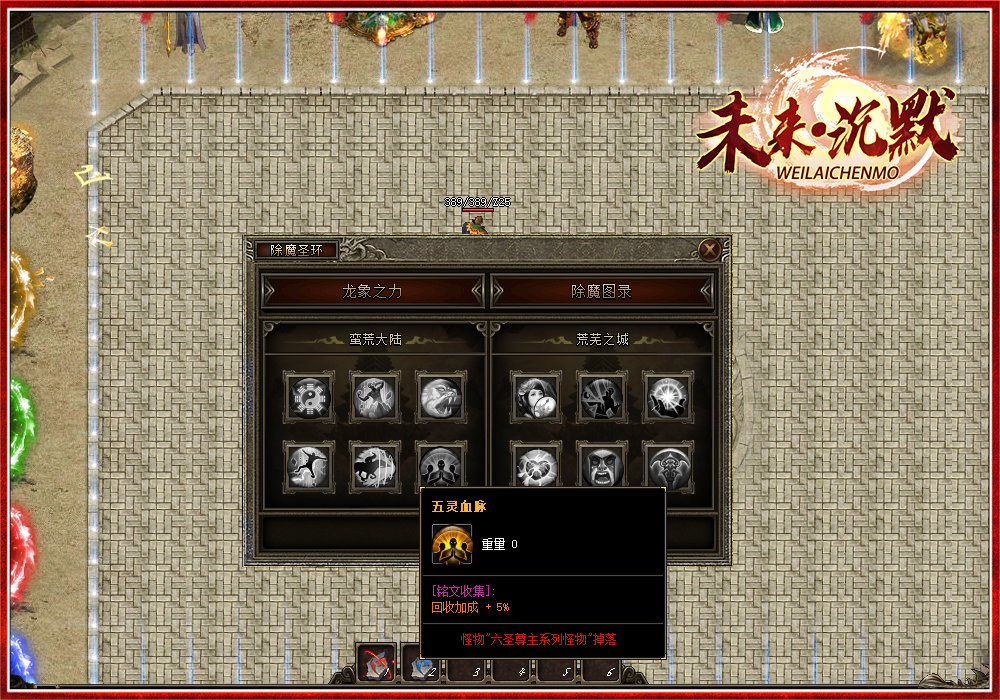Select the glowing orb hand rune
The width and height of the screenshot is (1000, 700).
coord(667,398)
